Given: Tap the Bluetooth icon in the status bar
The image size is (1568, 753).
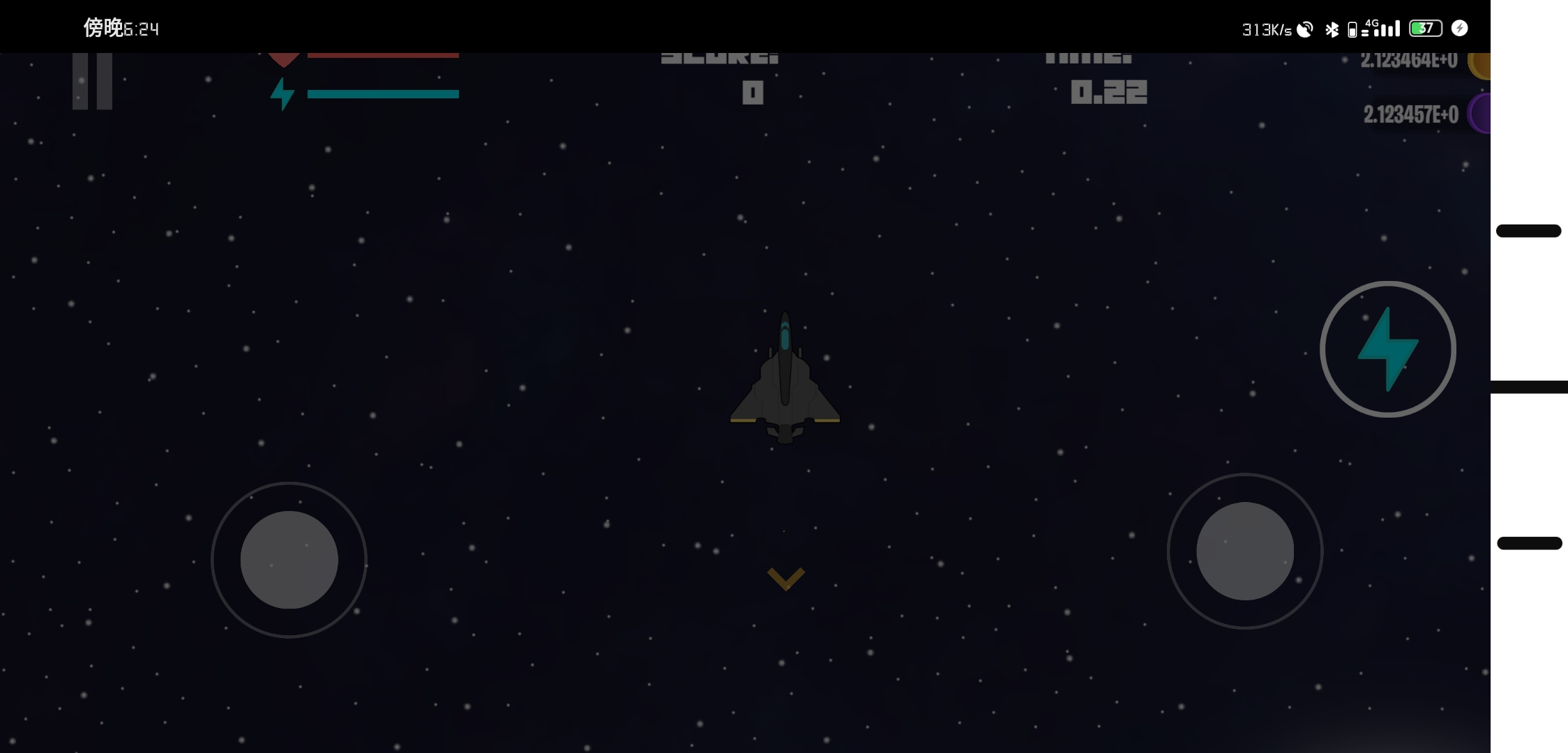Looking at the screenshot, I should click(1331, 29).
